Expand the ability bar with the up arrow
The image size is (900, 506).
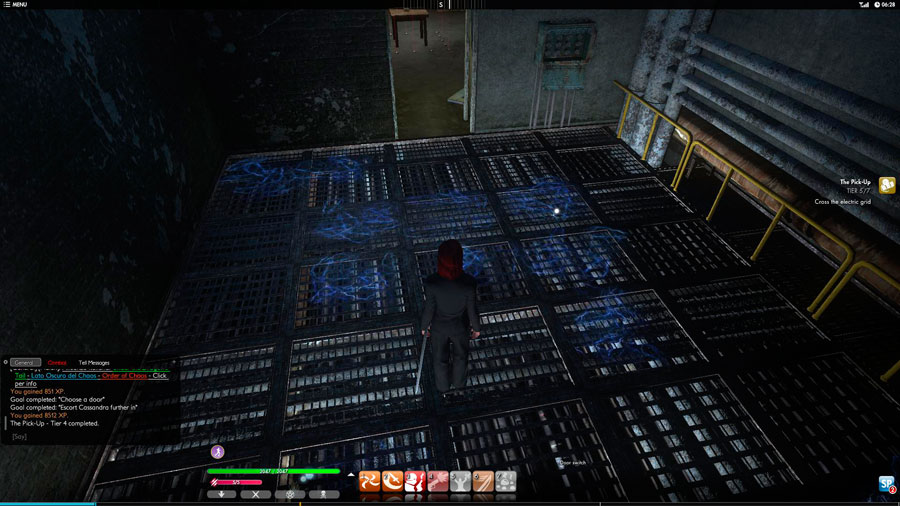[x=351, y=475]
